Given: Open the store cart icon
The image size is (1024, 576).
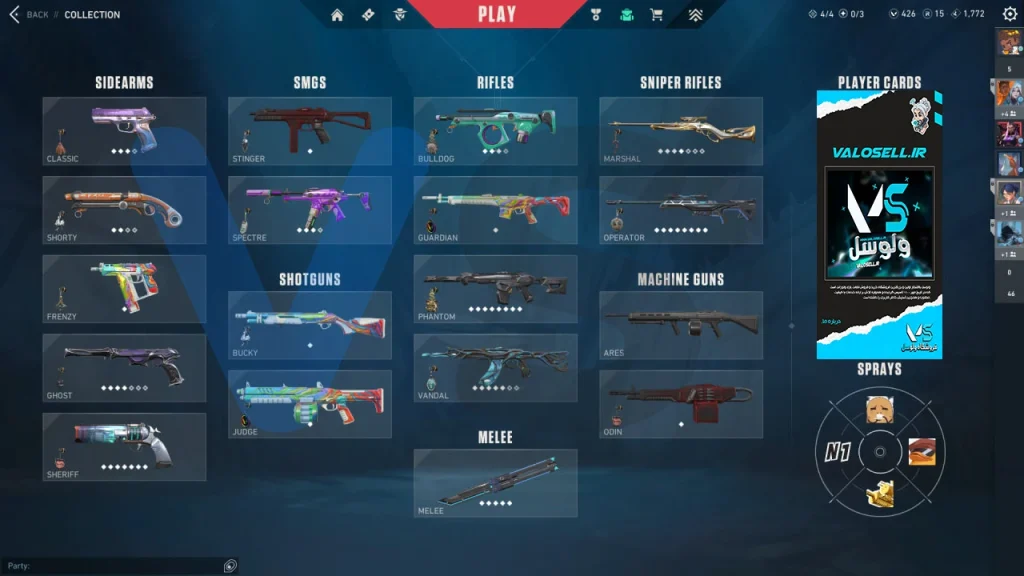Looking at the screenshot, I should pyautogui.click(x=656, y=14).
